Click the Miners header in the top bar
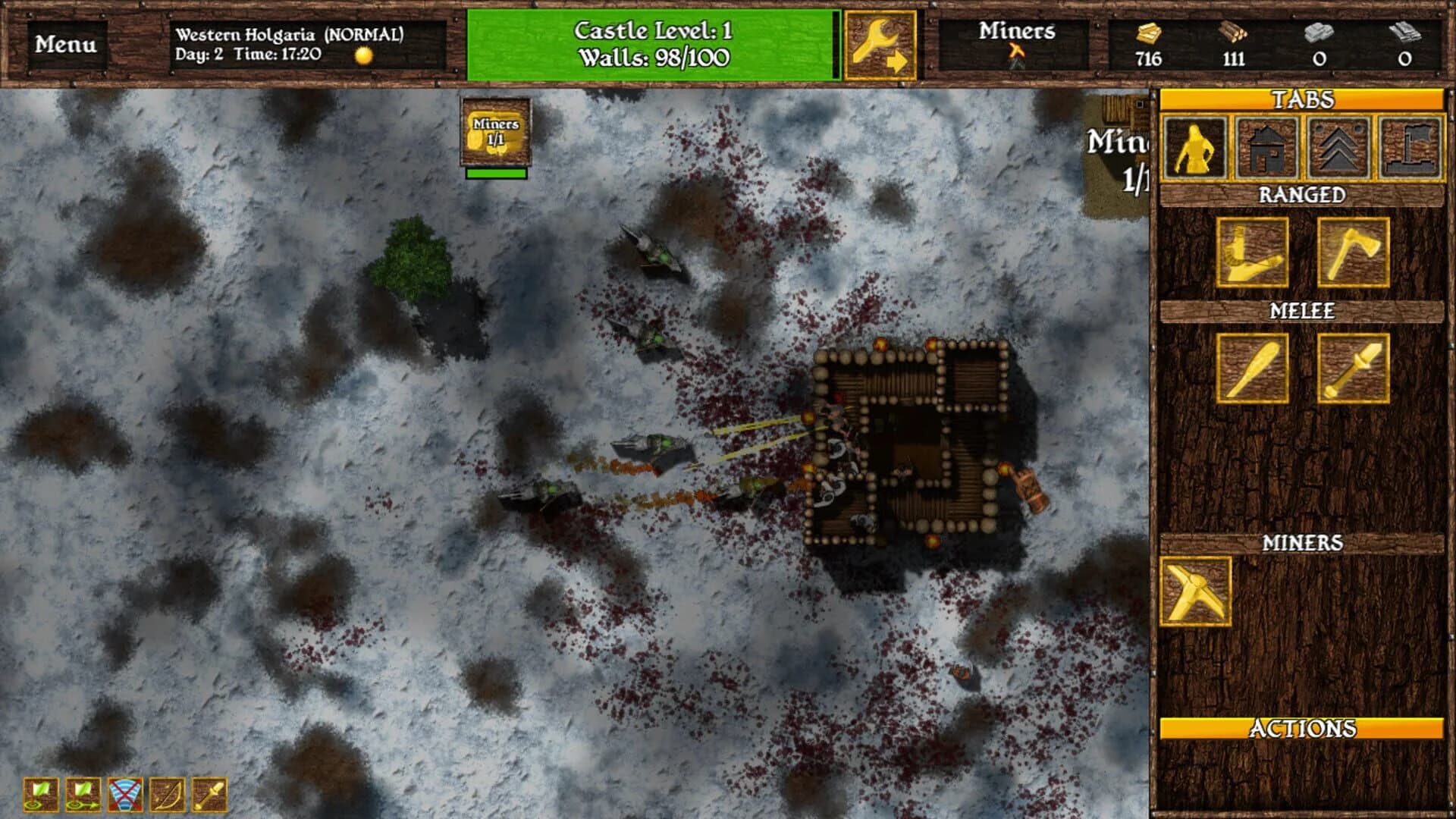This screenshot has height=819, width=1456. click(x=1017, y=34)
